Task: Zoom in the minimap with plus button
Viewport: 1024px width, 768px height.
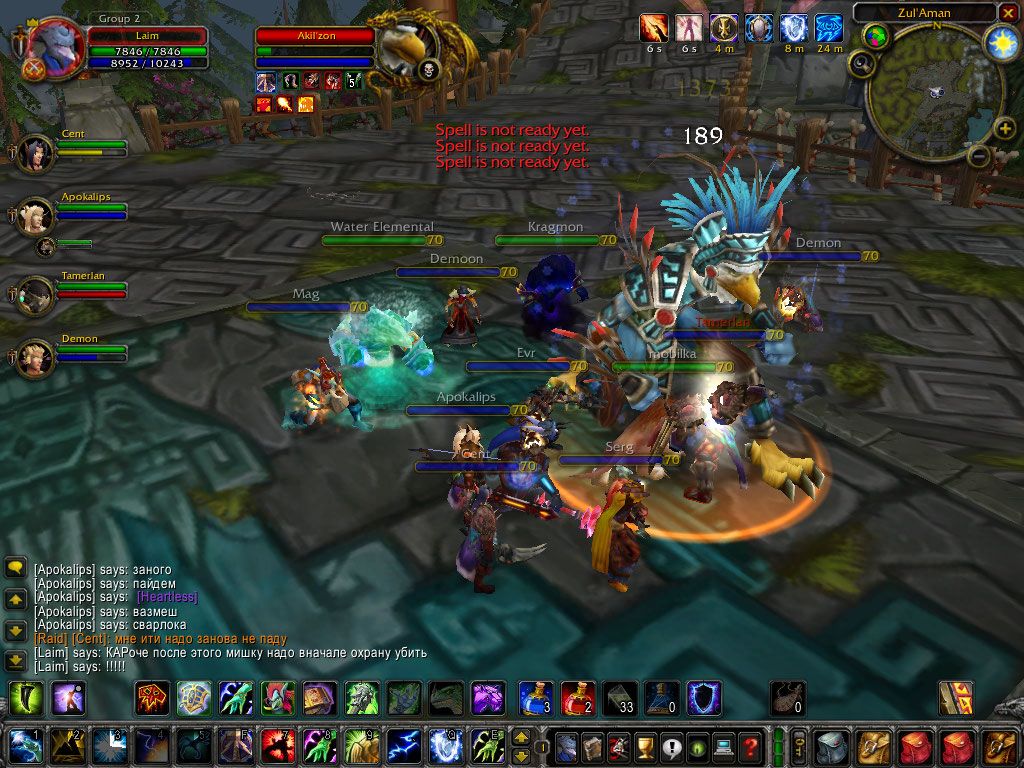Action: click(x=1005, y=128)
